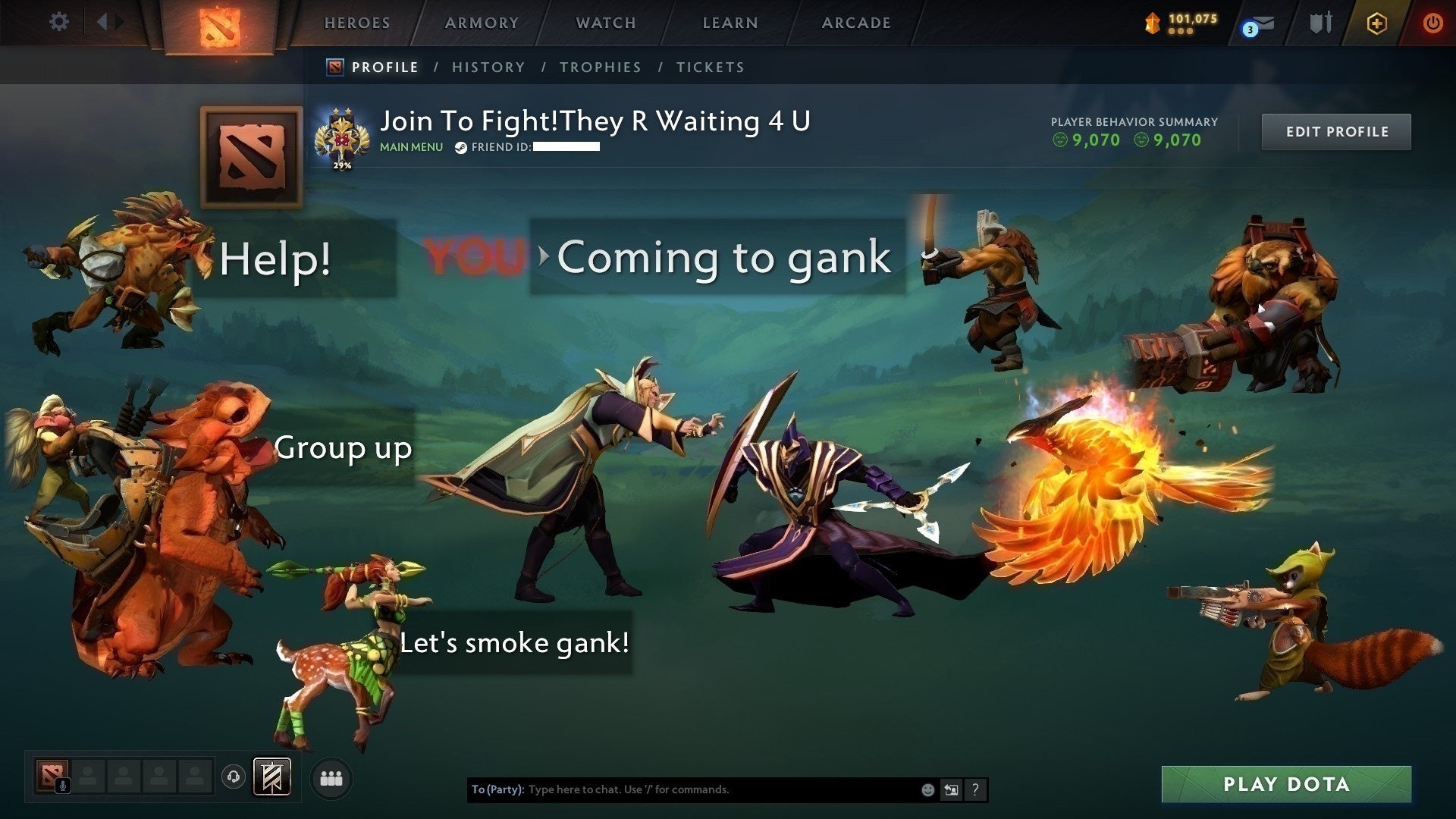Open the settings gear
The image size is (1456, 819).
tap(58, 22)
